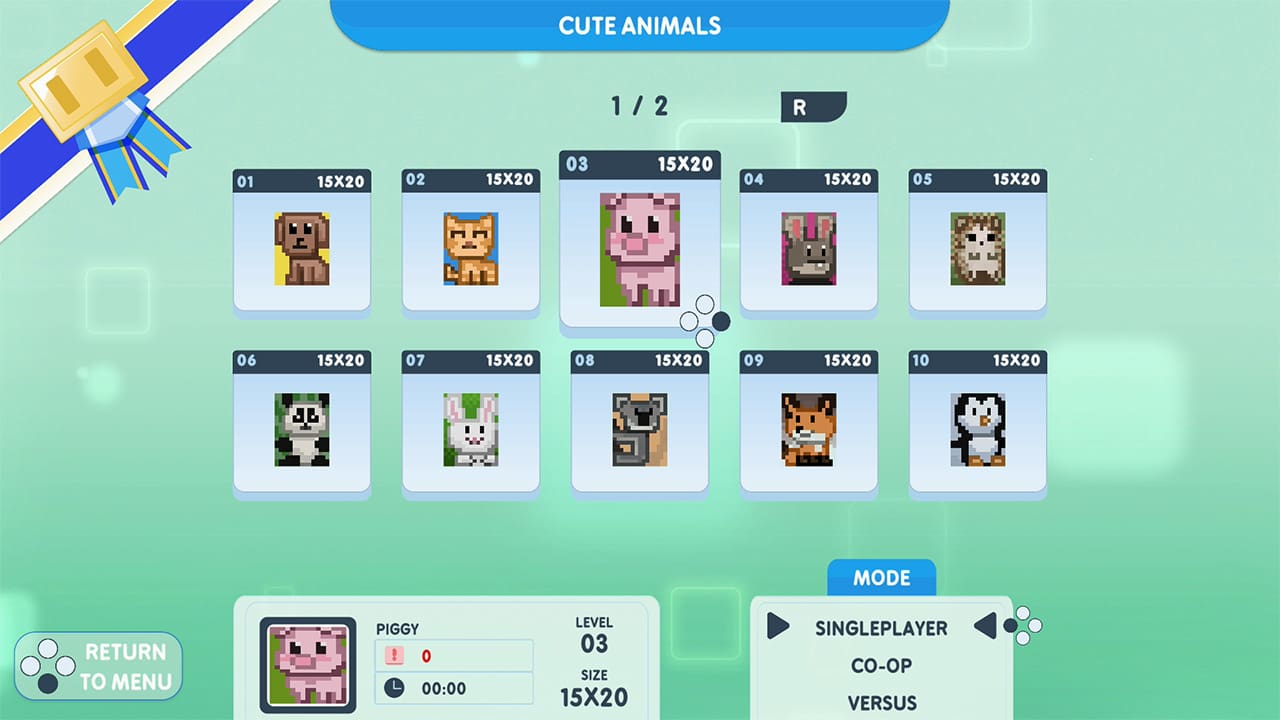Open page two with the R tab
Screen dimensions: 1280x720
click(x=811, y=107)
